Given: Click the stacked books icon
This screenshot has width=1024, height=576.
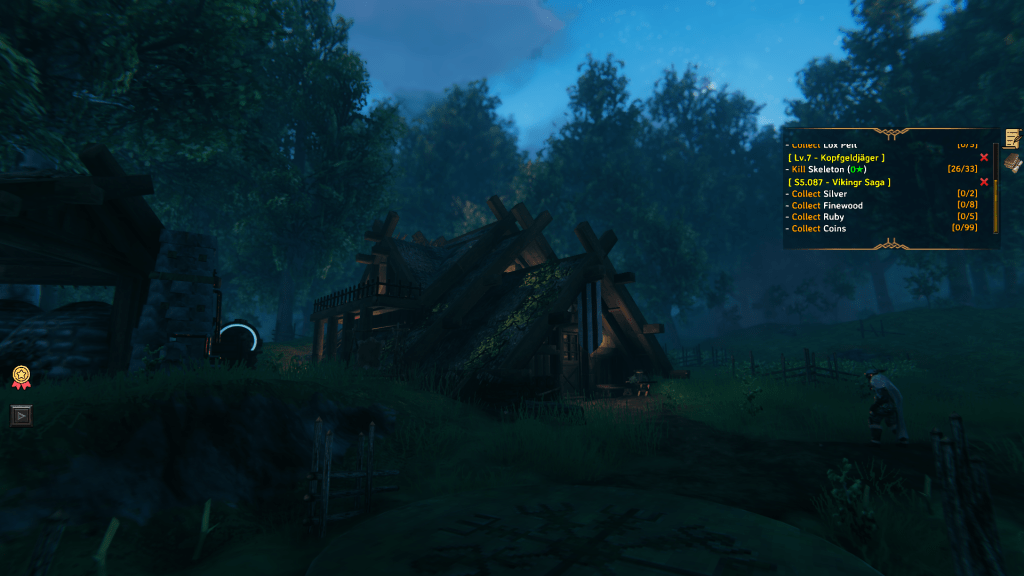Looking at the screenshot, I should tap(1013, 162).
